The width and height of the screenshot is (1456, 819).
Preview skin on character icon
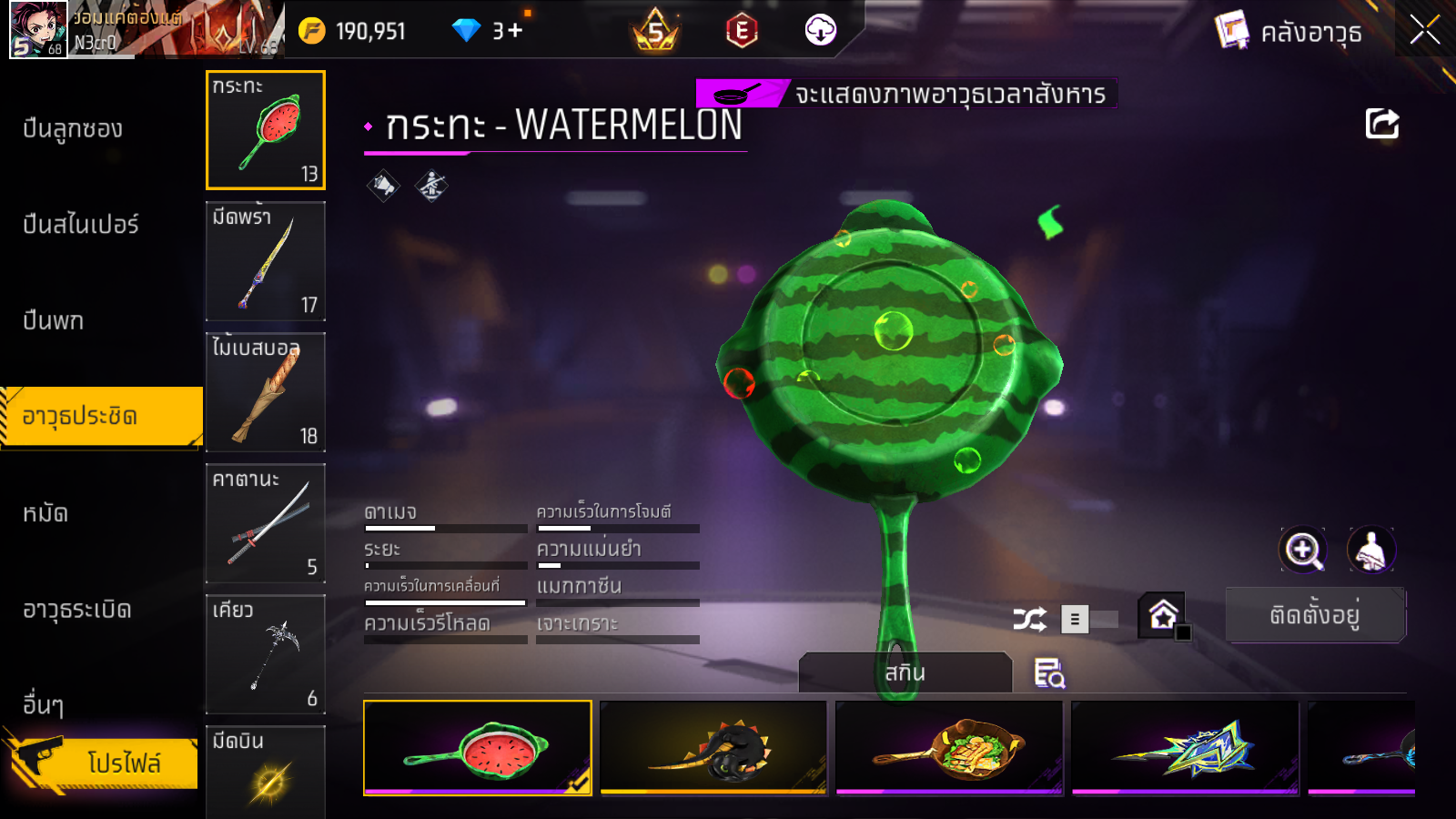pos(1370,550)
